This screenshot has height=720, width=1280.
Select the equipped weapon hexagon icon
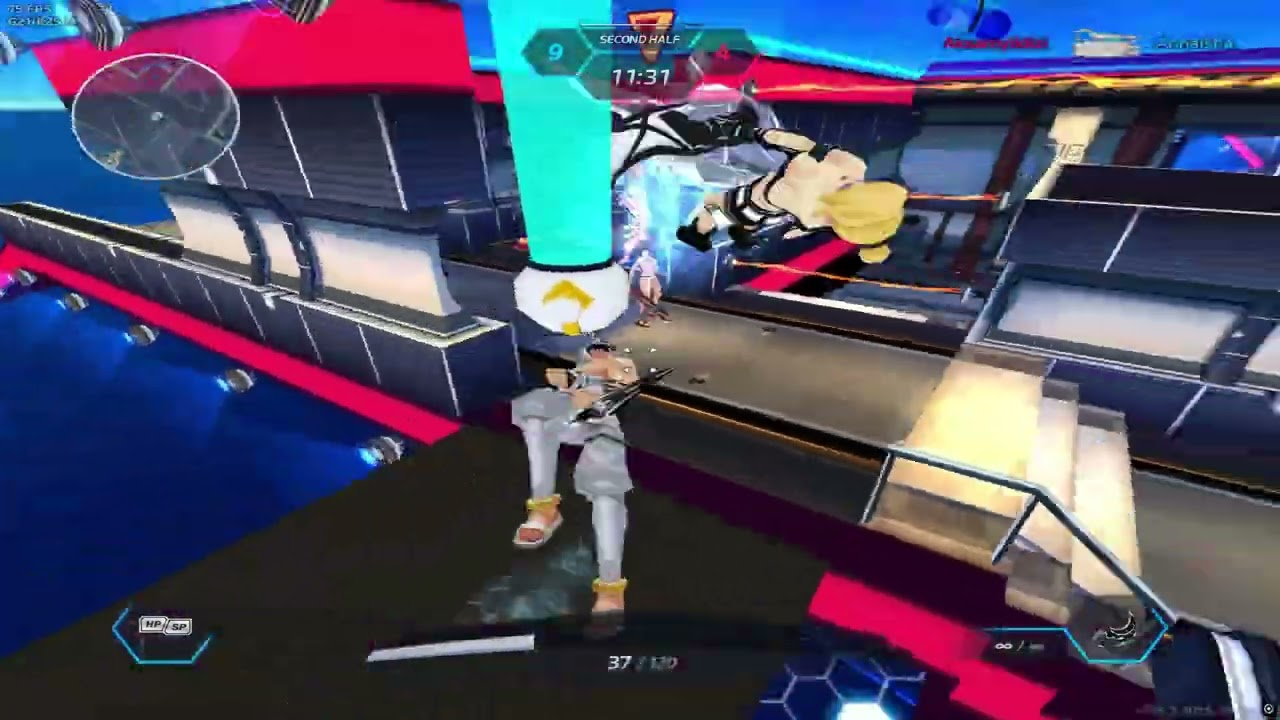click(x=1119, y=633)
